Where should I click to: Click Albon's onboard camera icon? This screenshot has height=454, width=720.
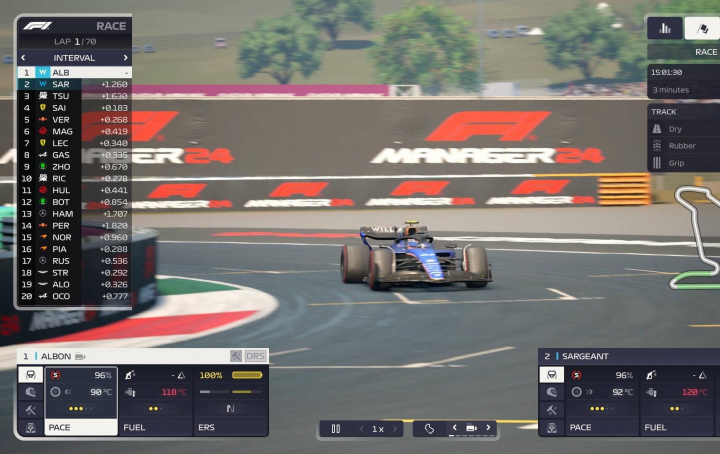pyautogui.click(x=80, y=356)
